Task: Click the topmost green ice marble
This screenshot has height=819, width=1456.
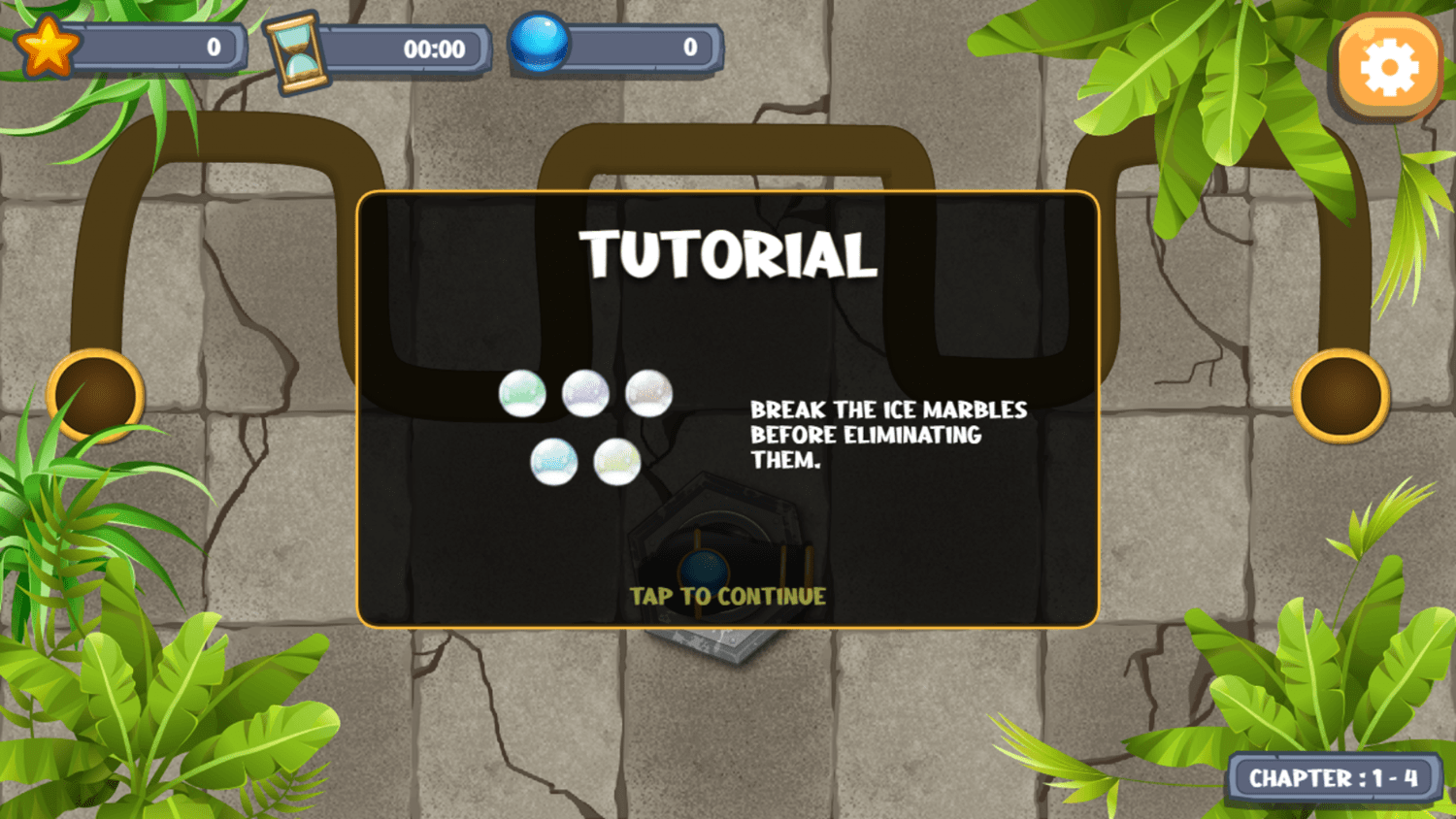Action: [521, 392]
